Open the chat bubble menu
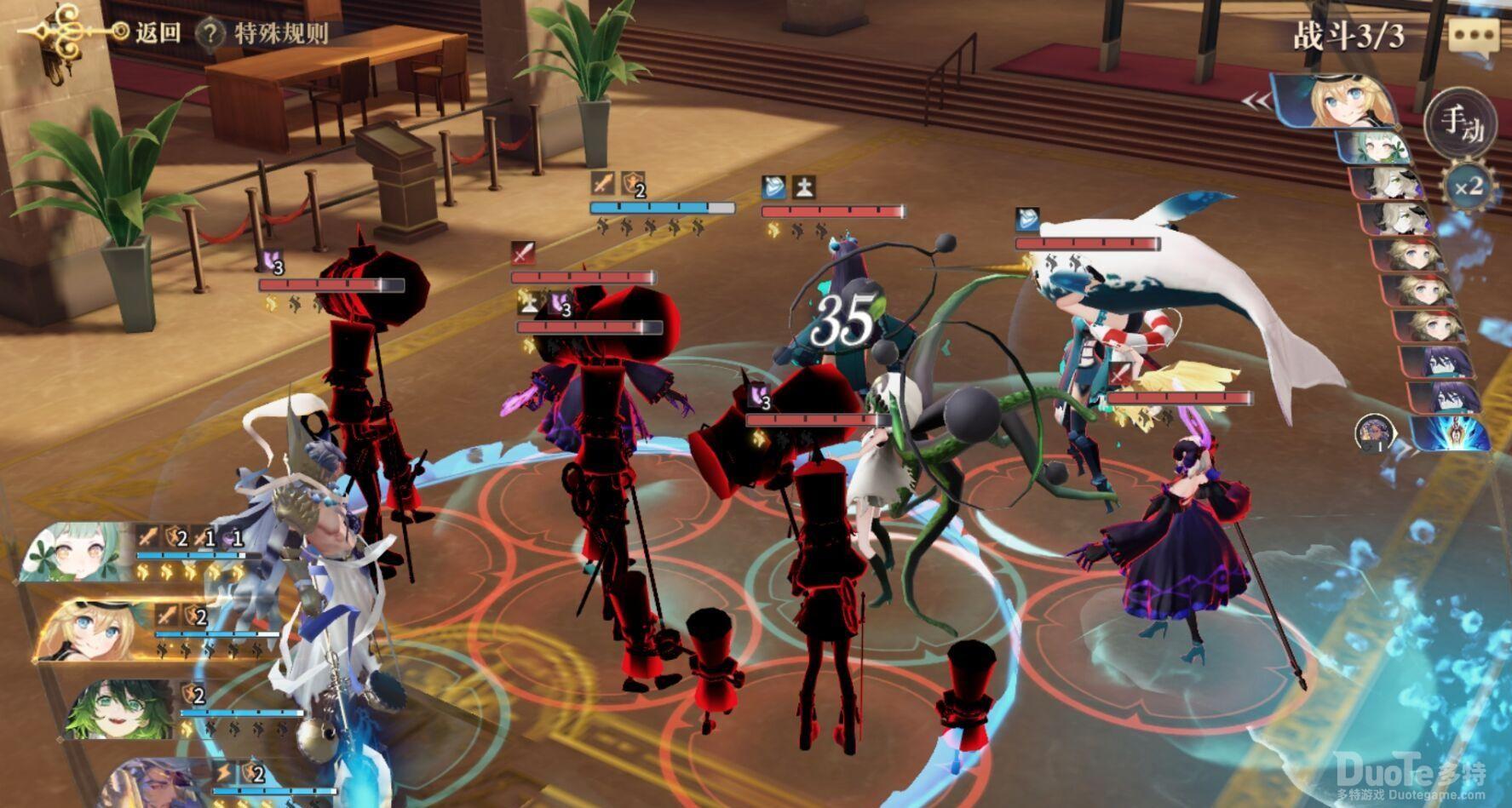Viewport: 1512px width, 808px height. (1473, 37)
